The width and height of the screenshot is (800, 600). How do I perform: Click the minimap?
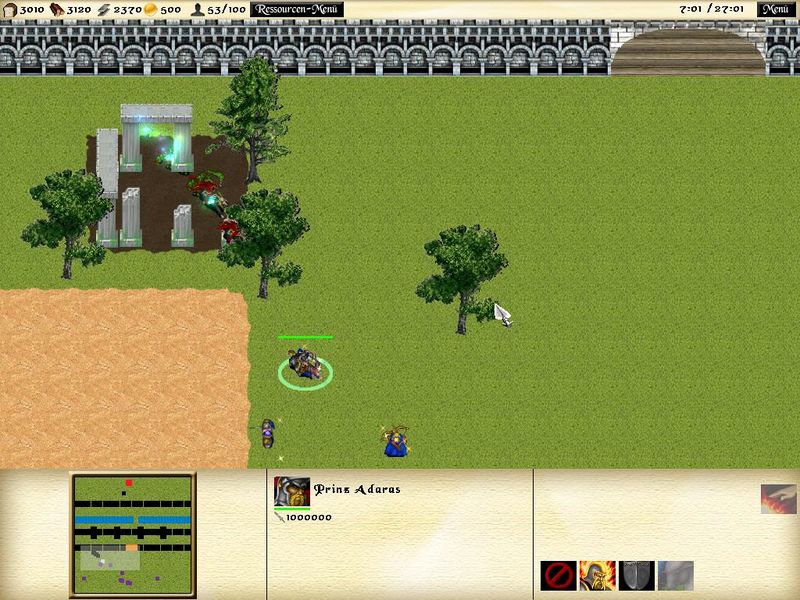click(x=133, y=535)
